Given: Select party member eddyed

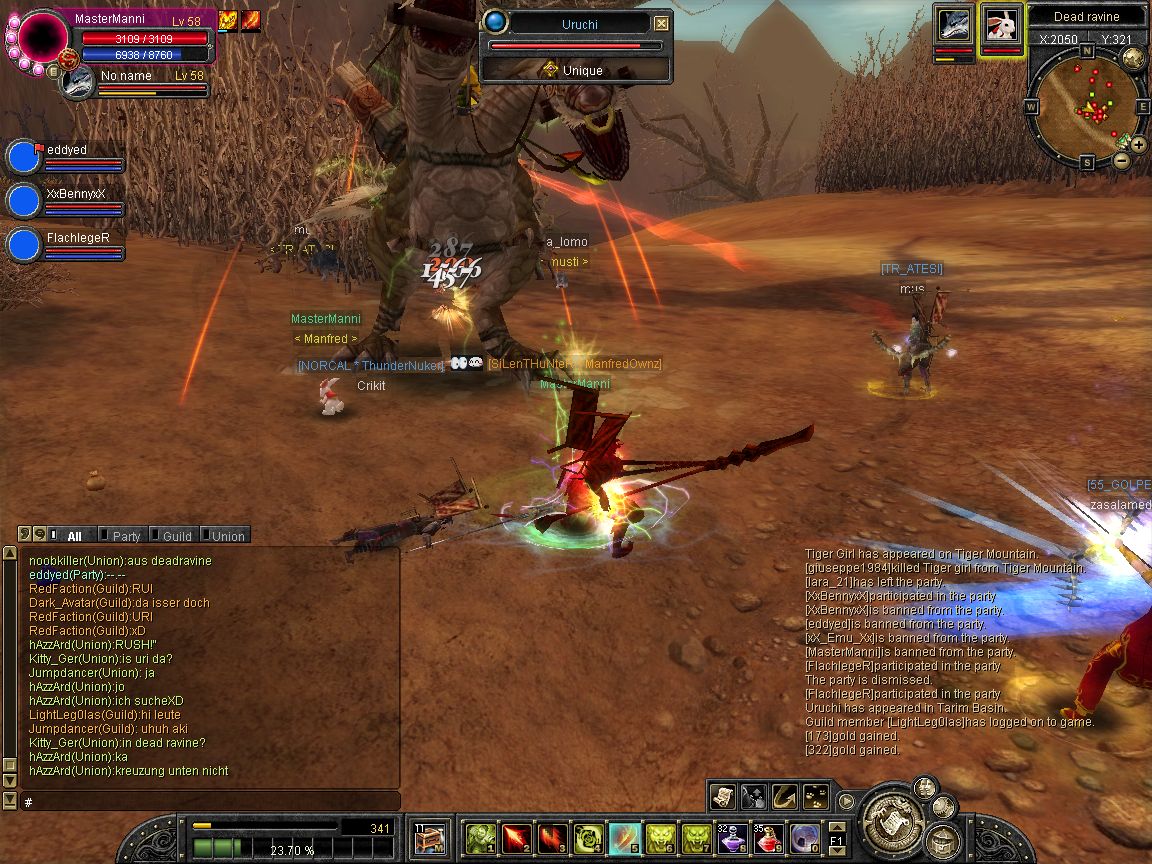Looking at the screenshot, I should click(24, 157).
